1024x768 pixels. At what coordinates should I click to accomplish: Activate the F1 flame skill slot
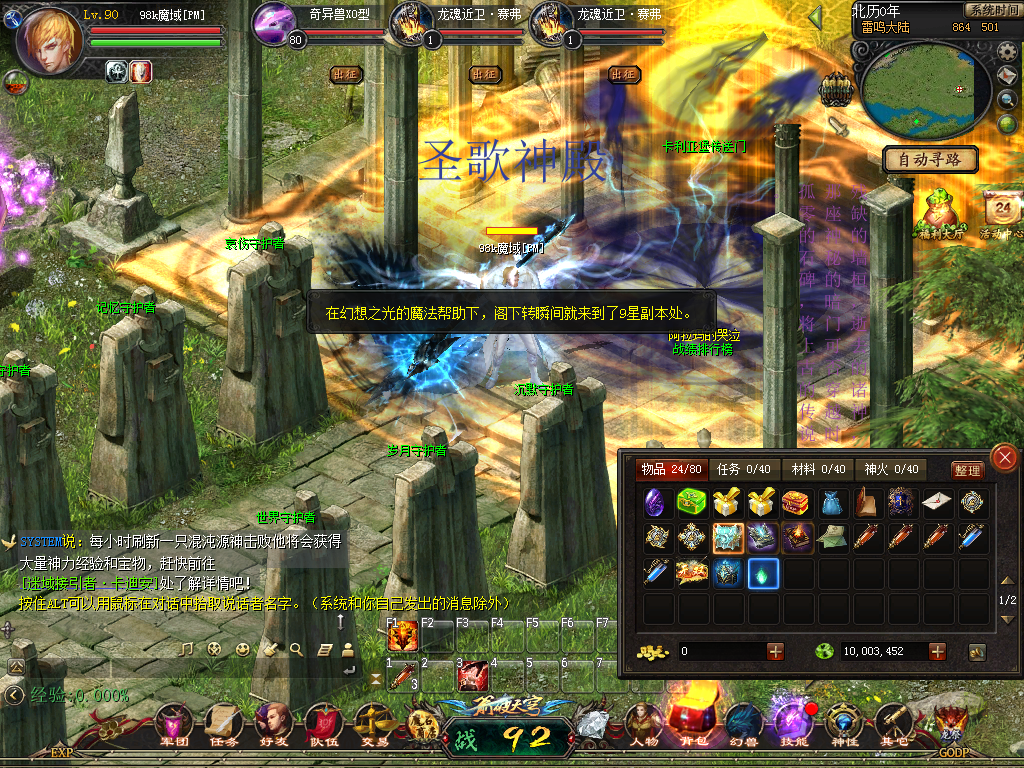402,635
